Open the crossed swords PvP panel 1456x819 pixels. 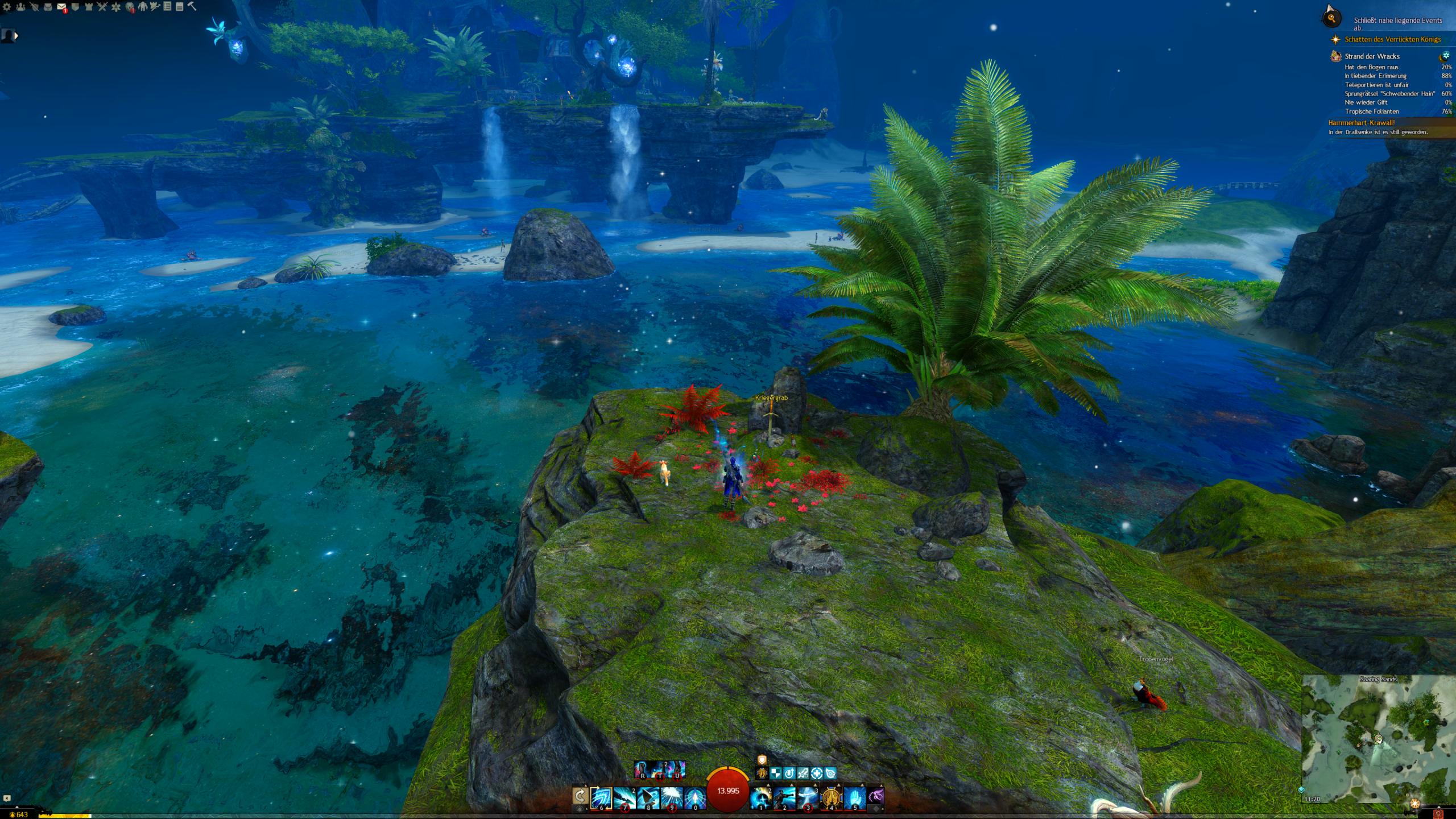102,7
